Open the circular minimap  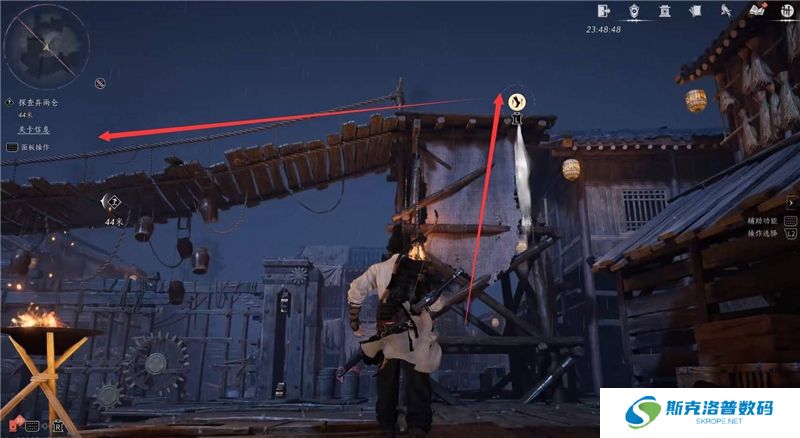pyautogui.click(x=42, y=44)
